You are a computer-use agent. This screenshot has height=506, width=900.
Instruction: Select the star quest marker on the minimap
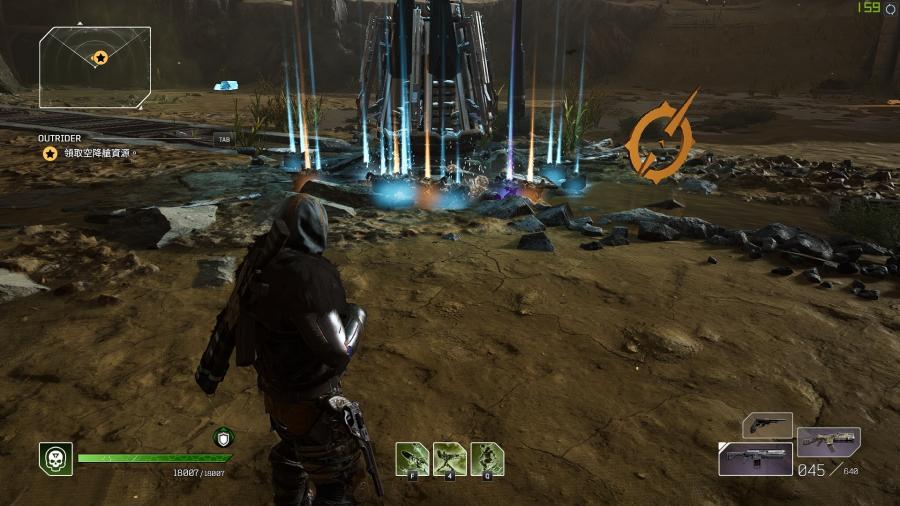pyautogui.click(x=99, y=58)
